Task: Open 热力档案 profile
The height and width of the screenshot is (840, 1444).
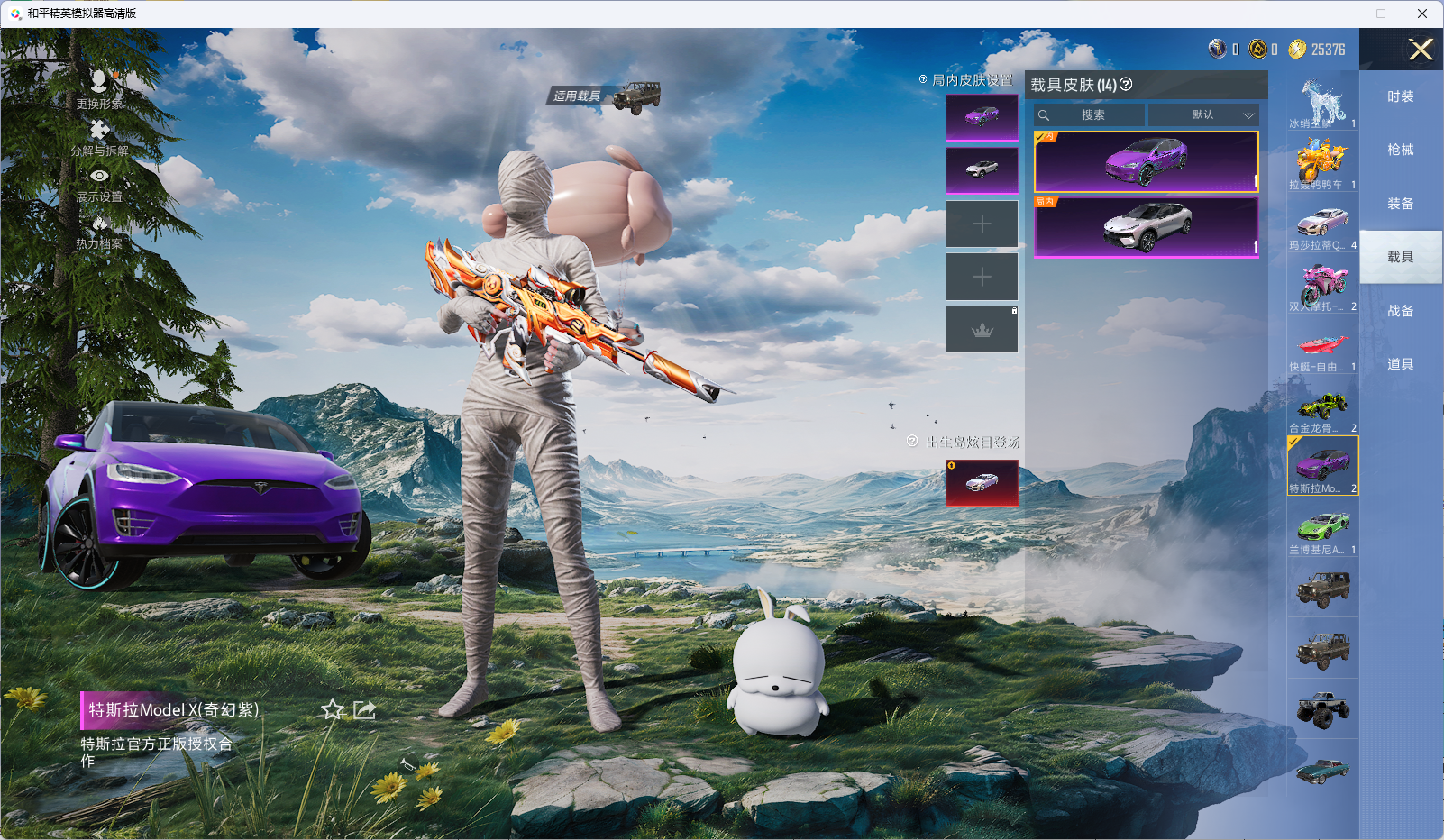Action: click(x=99, y=231)
